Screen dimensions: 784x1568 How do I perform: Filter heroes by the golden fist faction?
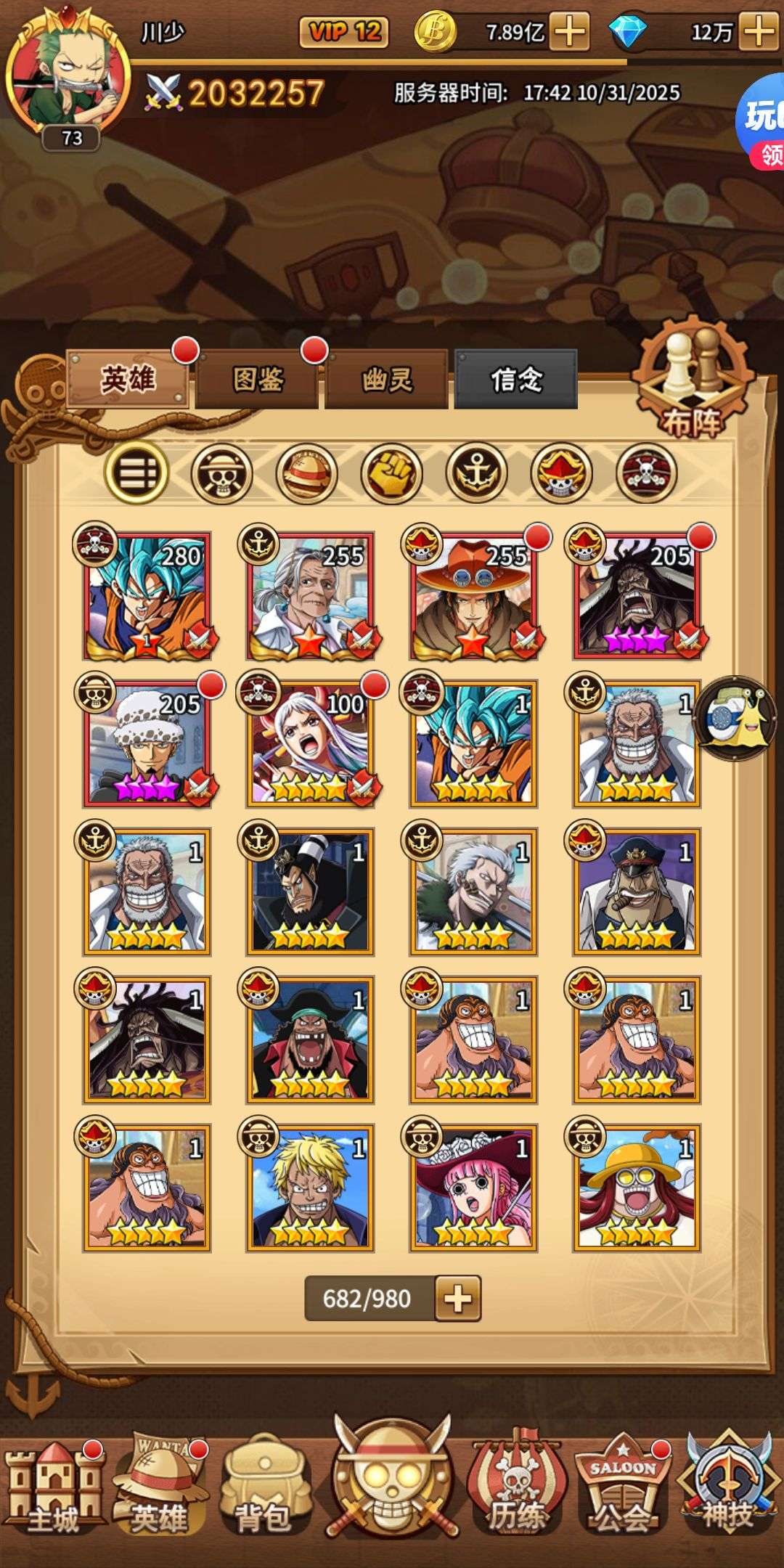pos(391,474)
